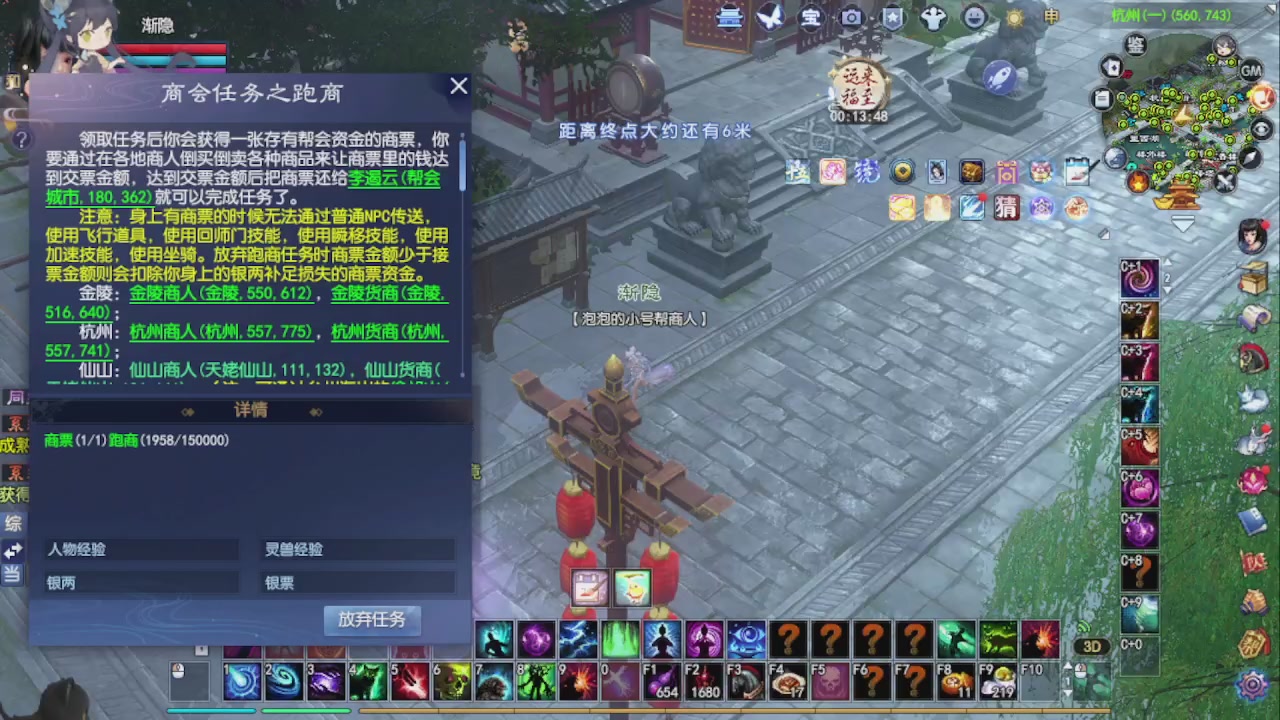This screenshot has height=720, width=1280.
Task: Toggle the sun brightness icon in top toolbar
Action: click(1013, 17)
